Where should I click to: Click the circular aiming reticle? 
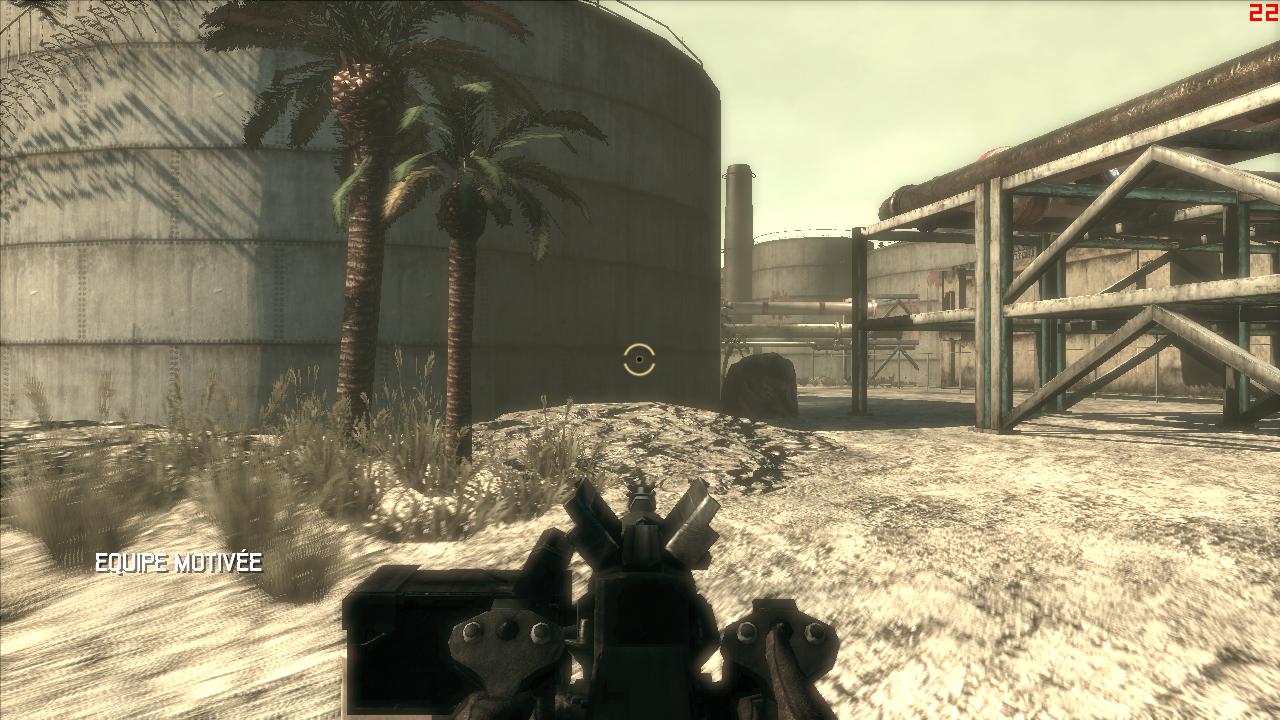tap(638, 361)
